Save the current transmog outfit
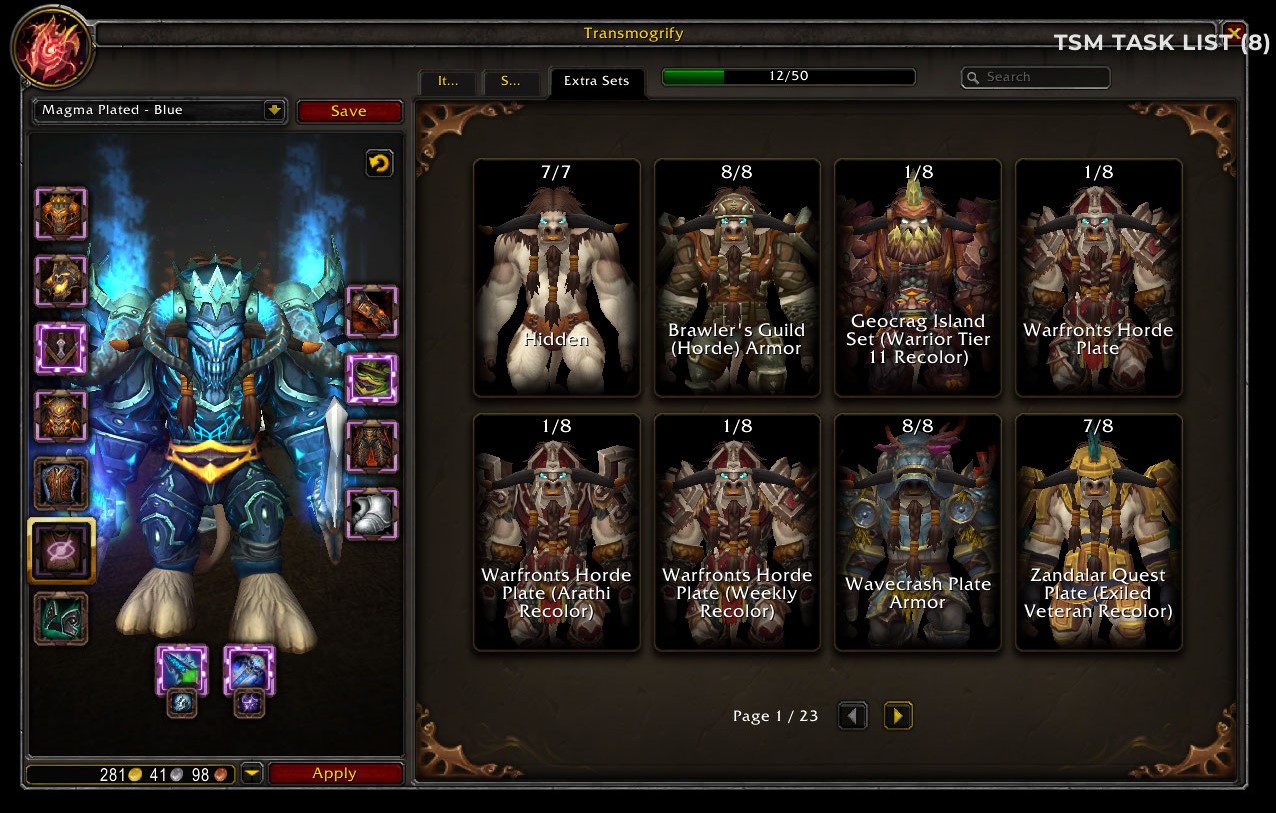 click(349, 111)
